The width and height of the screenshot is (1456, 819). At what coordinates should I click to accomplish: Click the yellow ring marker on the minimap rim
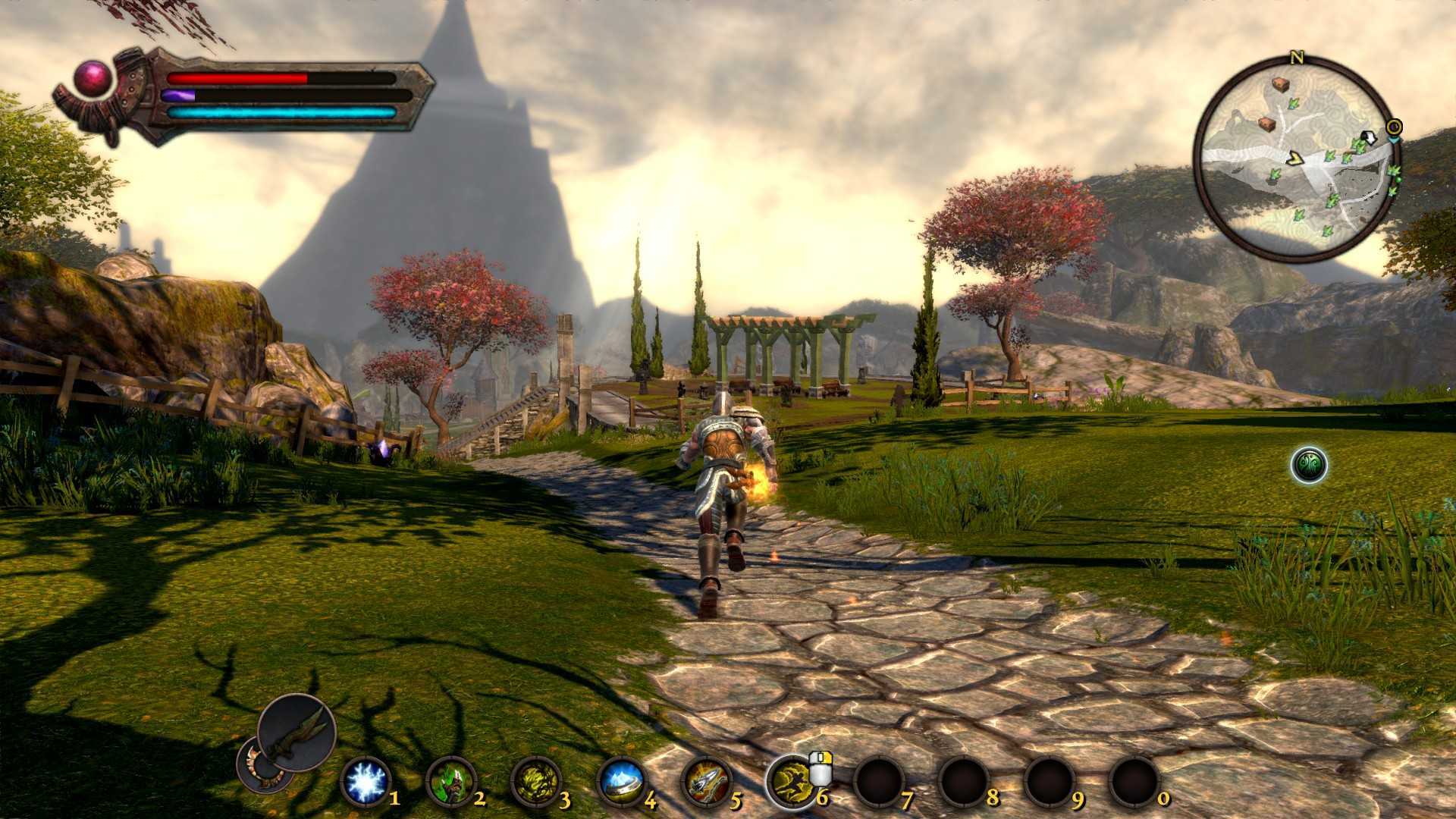tap(1394, 126)
